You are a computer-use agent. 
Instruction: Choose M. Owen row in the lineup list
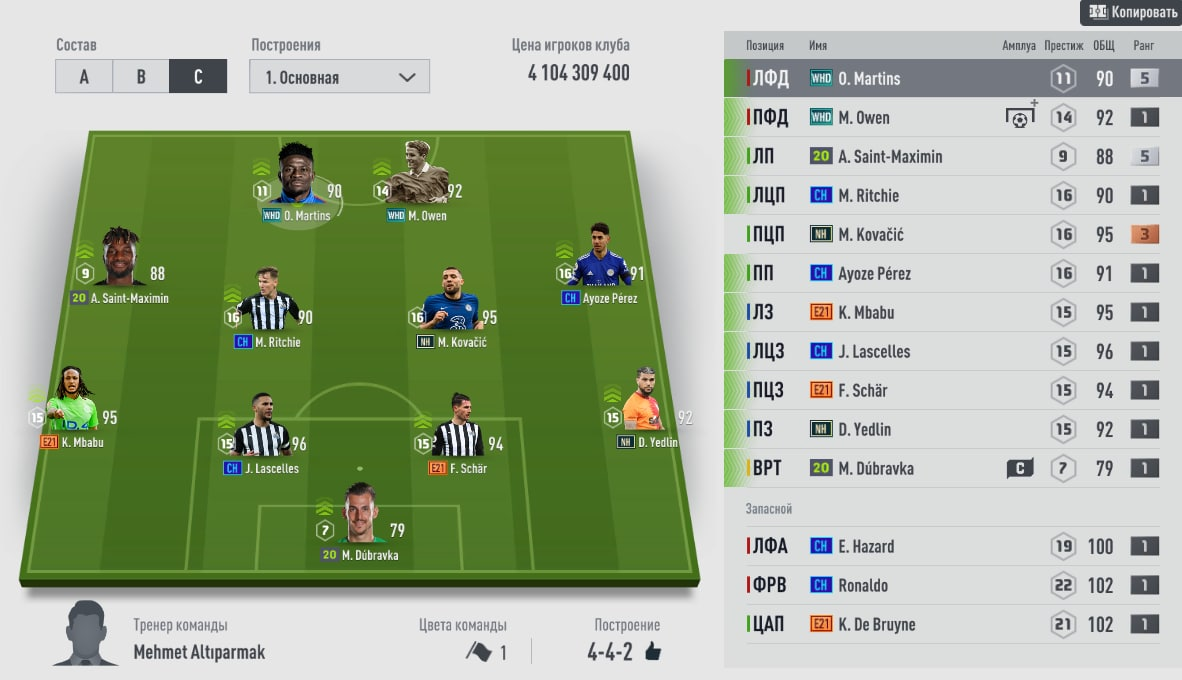pyautogui.click(x=952, y=117)
